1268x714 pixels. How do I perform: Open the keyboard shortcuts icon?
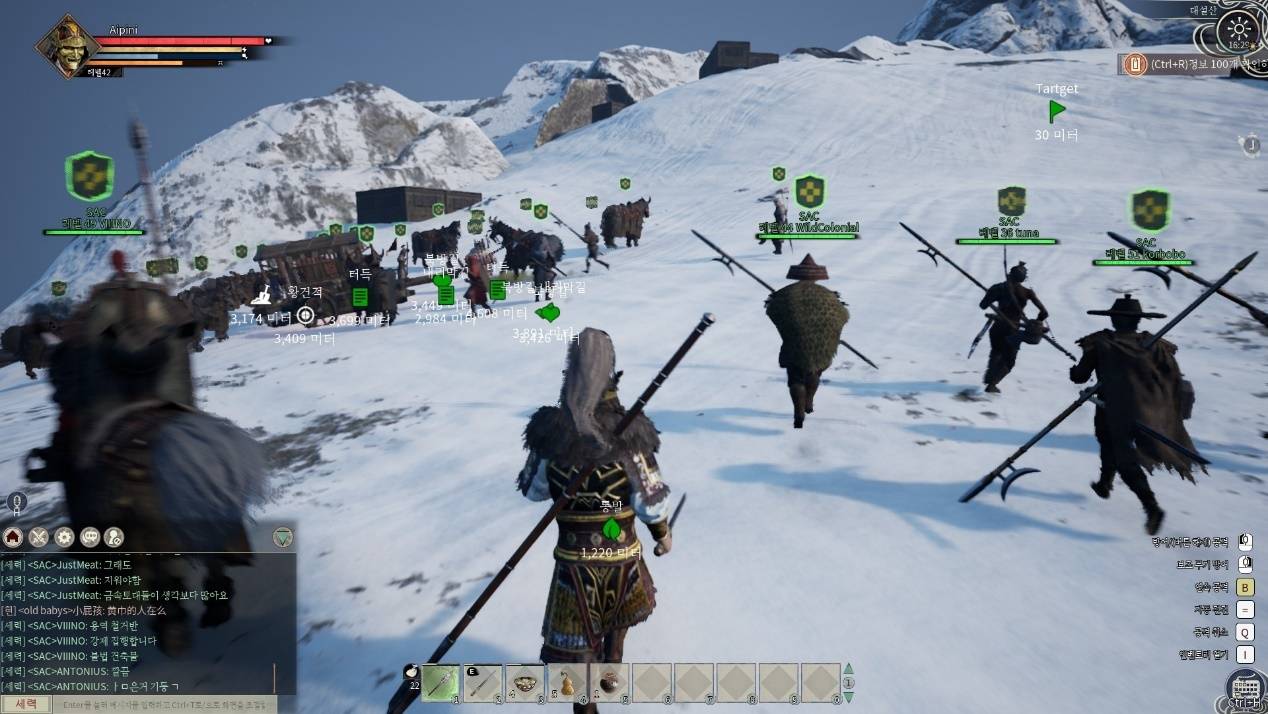(x=1245, y=689)
